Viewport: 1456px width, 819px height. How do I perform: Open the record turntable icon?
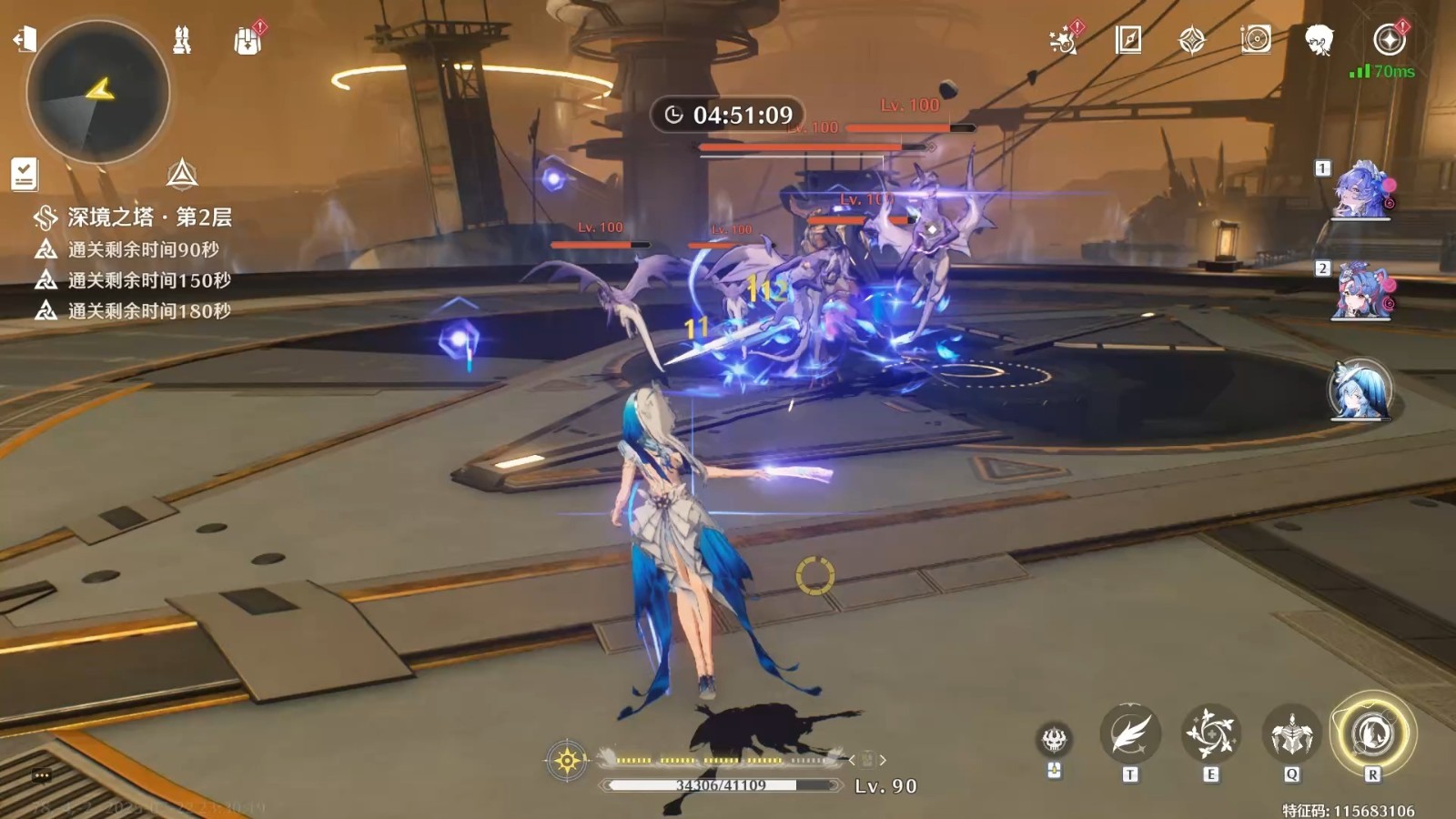click(x=1256, y=39)
